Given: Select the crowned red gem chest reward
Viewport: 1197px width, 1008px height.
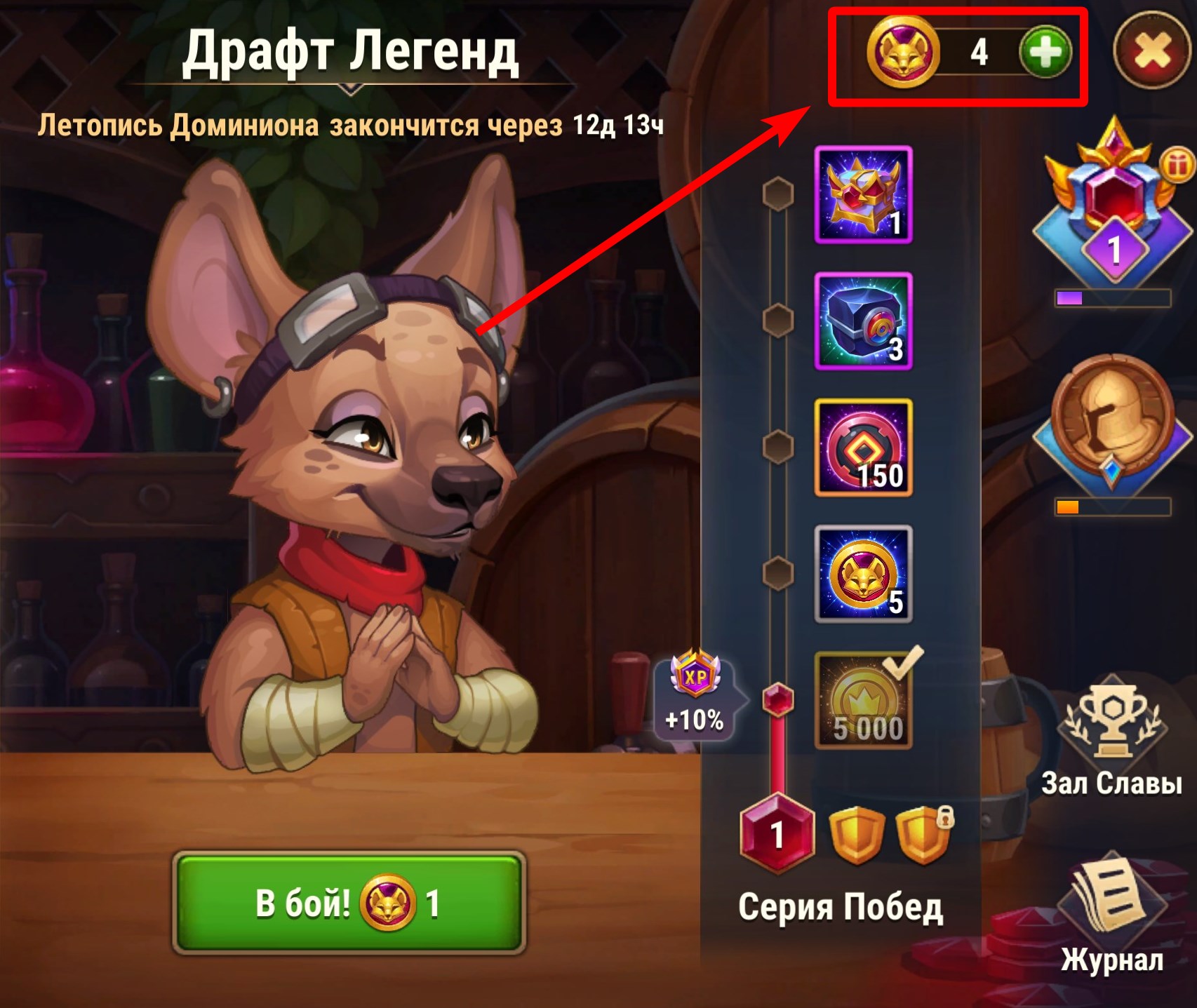Looking at the screenshot, I should pos(864,195).
